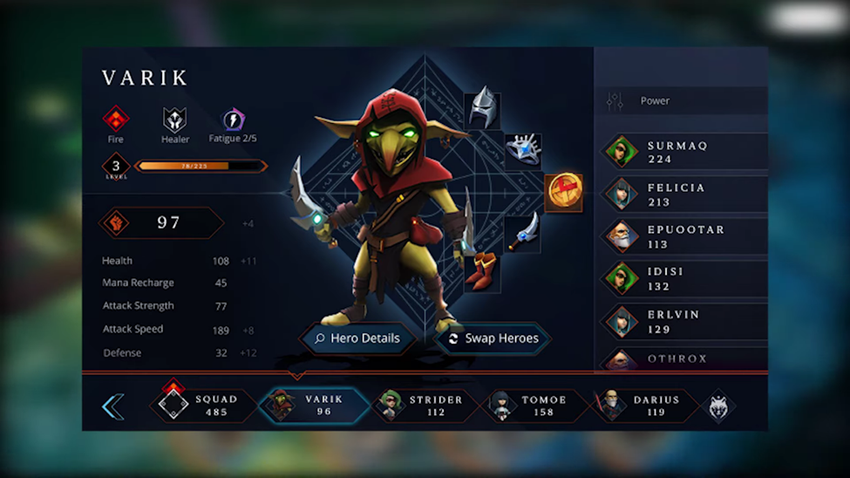Show the Healer class info icon
This screenshot has height=478, width=850.
[x=175, y=120]
